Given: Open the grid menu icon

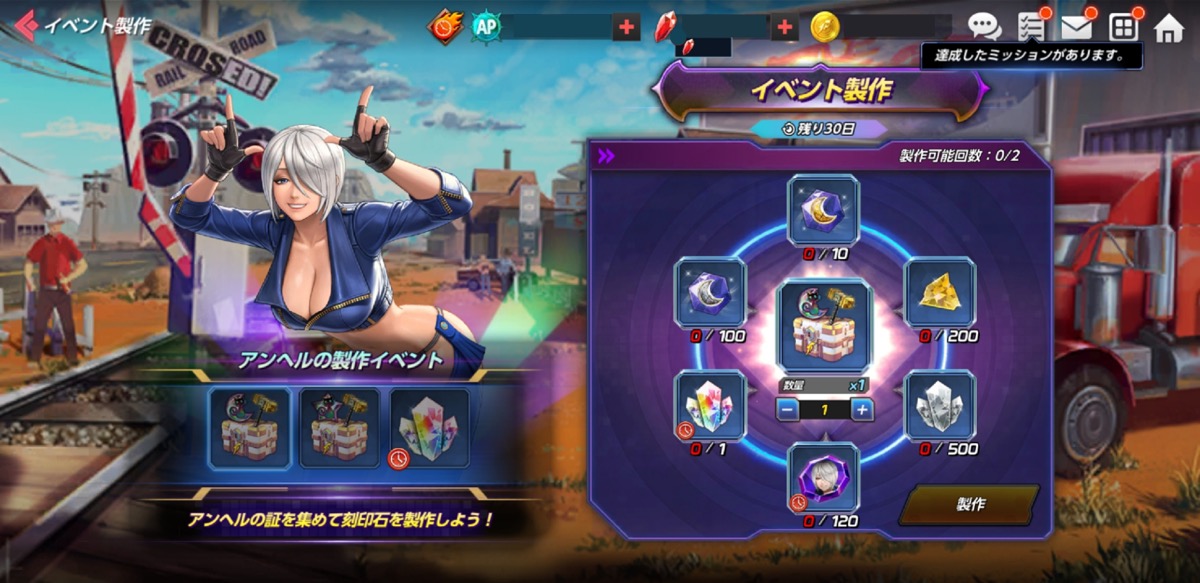Looking at the screenshot, I should [1124, 27].
